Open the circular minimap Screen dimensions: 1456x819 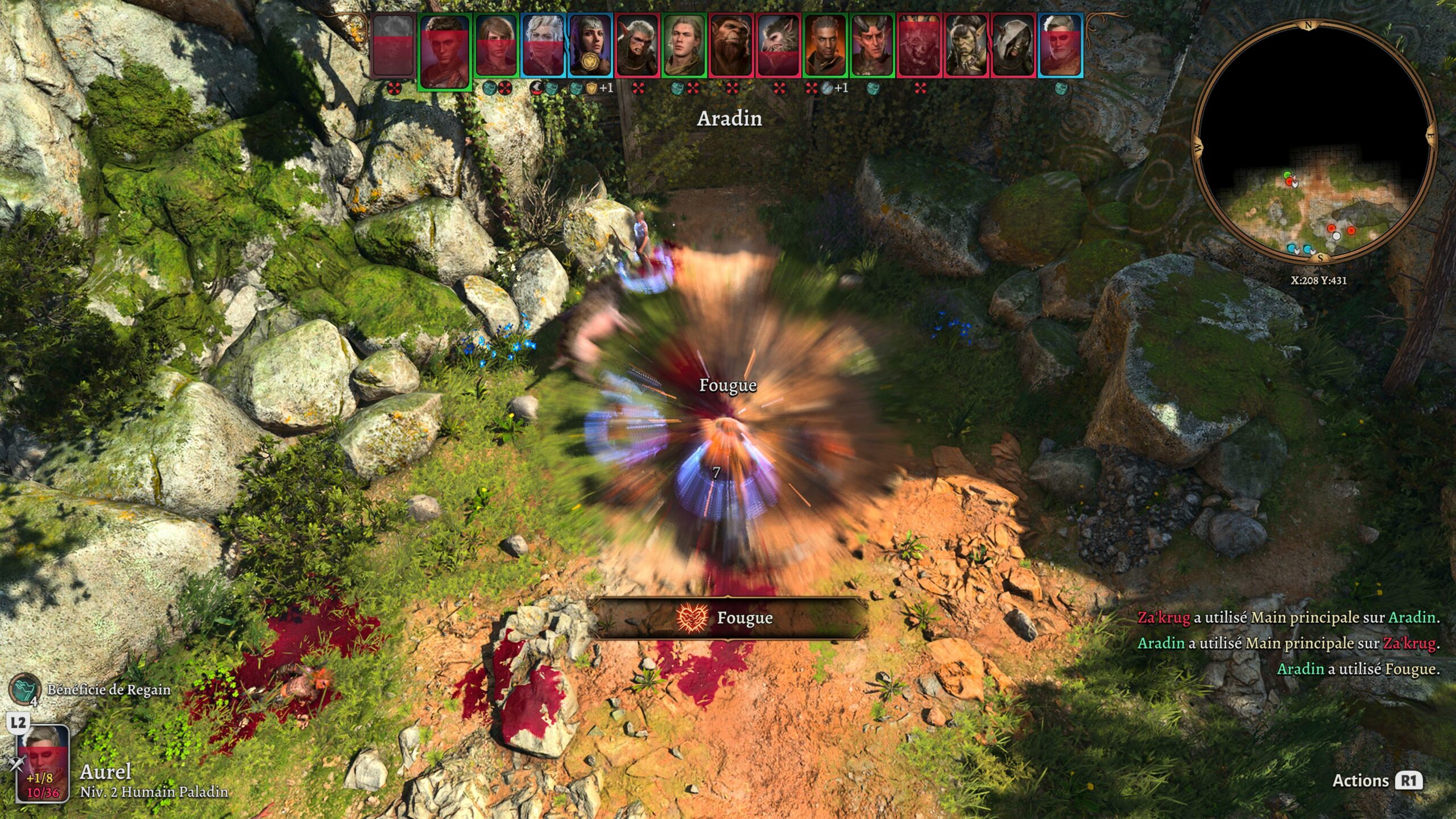tap(1314, 142)
